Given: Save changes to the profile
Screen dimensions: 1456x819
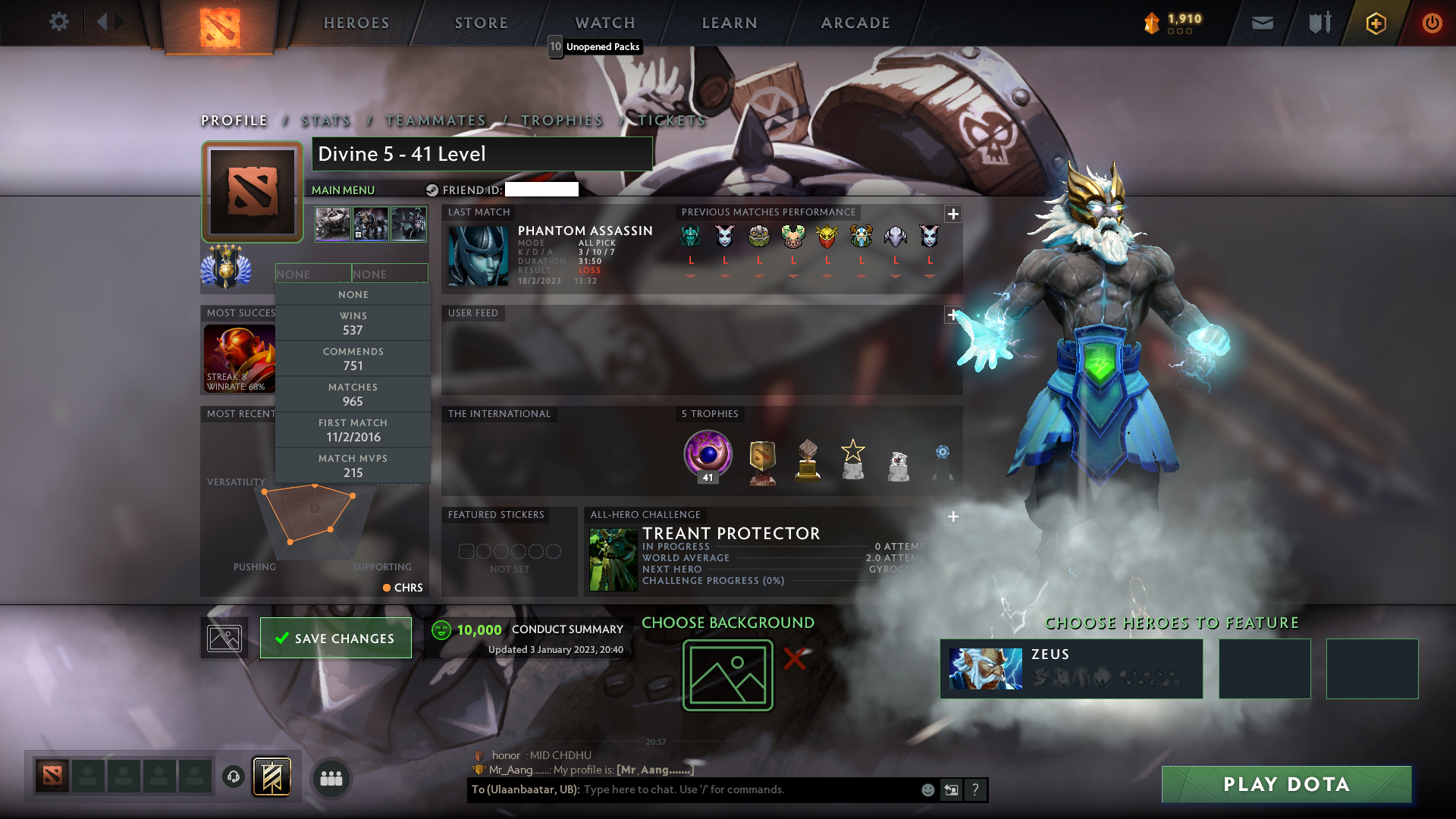Looking at the screenshot, I should (x=335, y=638).
